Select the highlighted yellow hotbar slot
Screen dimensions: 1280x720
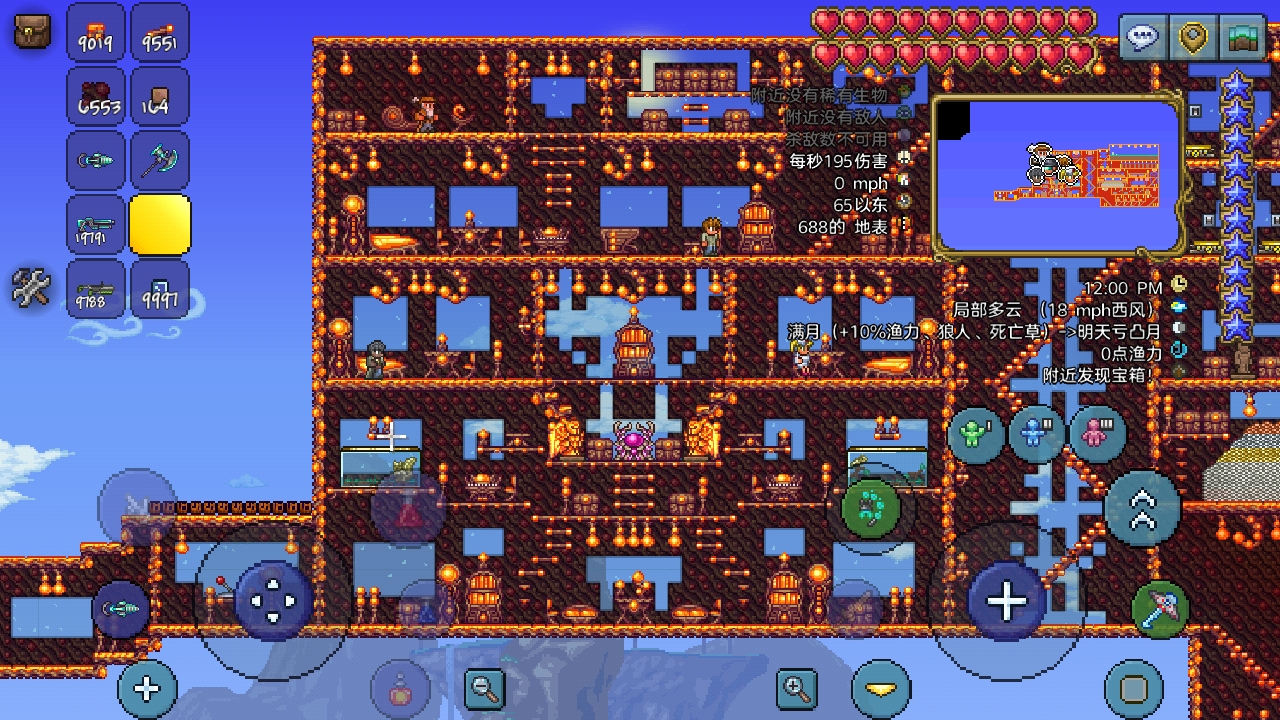point(160,224)
